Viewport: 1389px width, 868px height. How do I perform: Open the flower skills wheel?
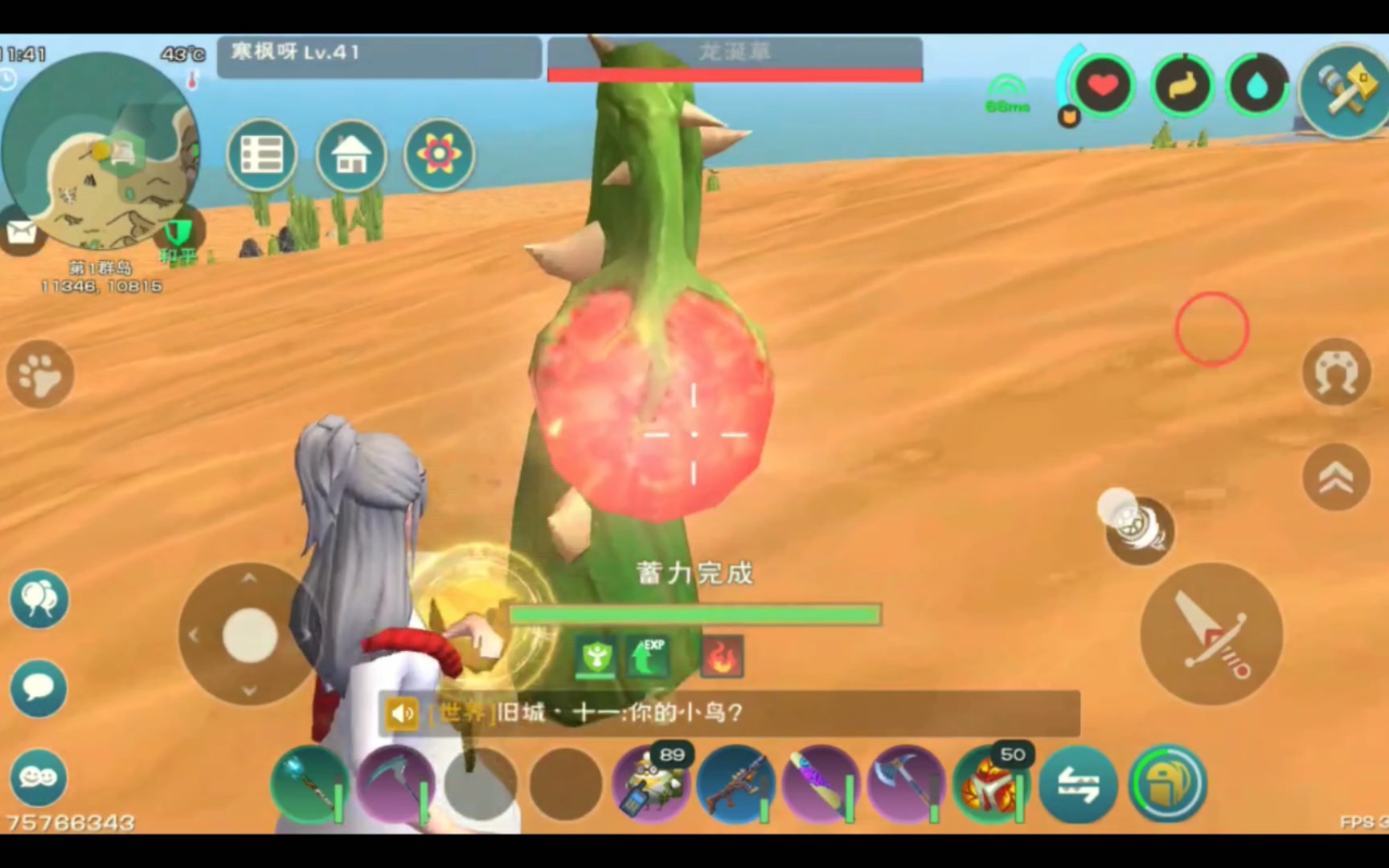pos(439,154)
